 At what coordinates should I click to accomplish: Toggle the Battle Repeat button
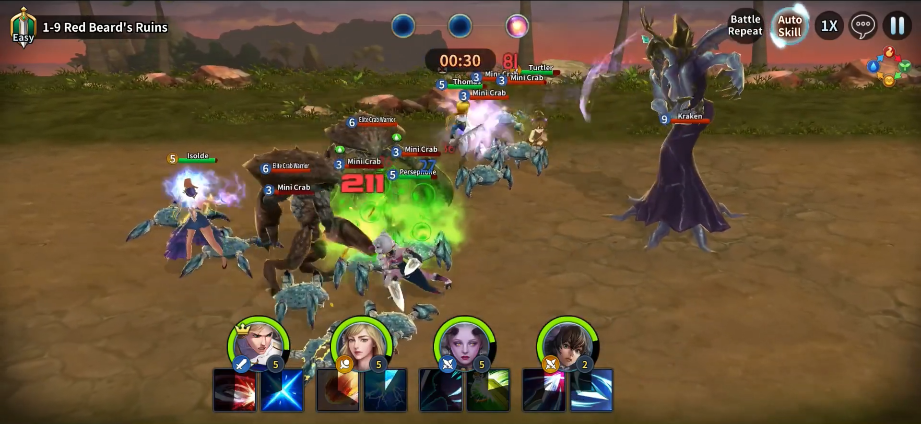745,25
